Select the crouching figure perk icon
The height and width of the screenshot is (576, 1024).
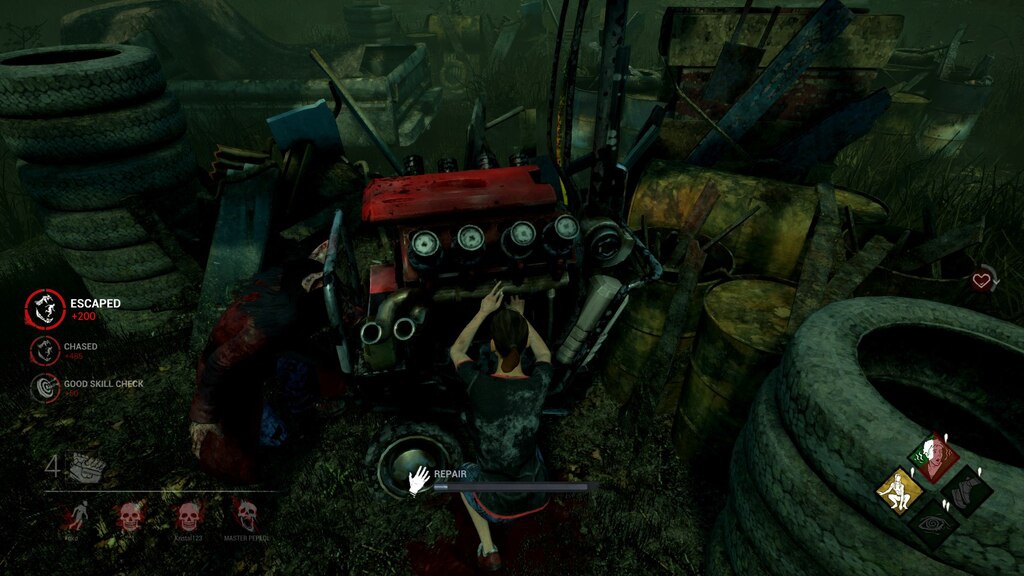tap(898, 489)
